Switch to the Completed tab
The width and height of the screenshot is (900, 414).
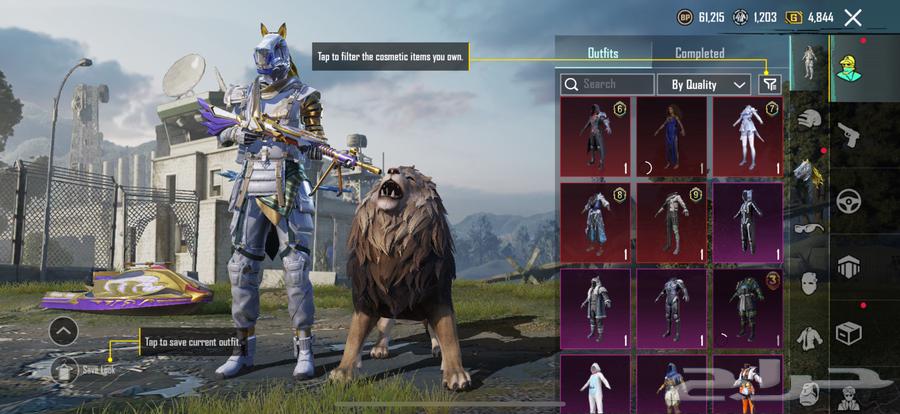click(x=699, y=53)
